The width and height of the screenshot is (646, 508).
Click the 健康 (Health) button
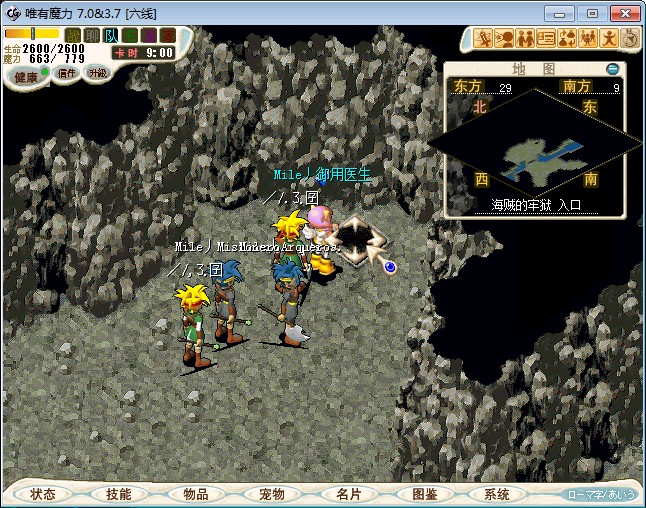click(x=26, y=77)
